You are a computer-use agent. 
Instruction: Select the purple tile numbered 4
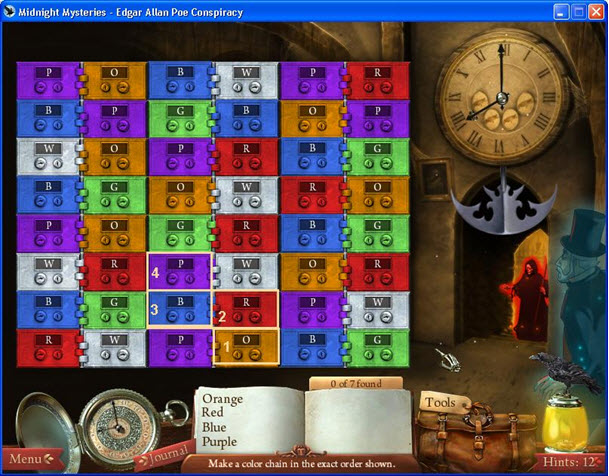pyautogui.click(x=180, y=271)
